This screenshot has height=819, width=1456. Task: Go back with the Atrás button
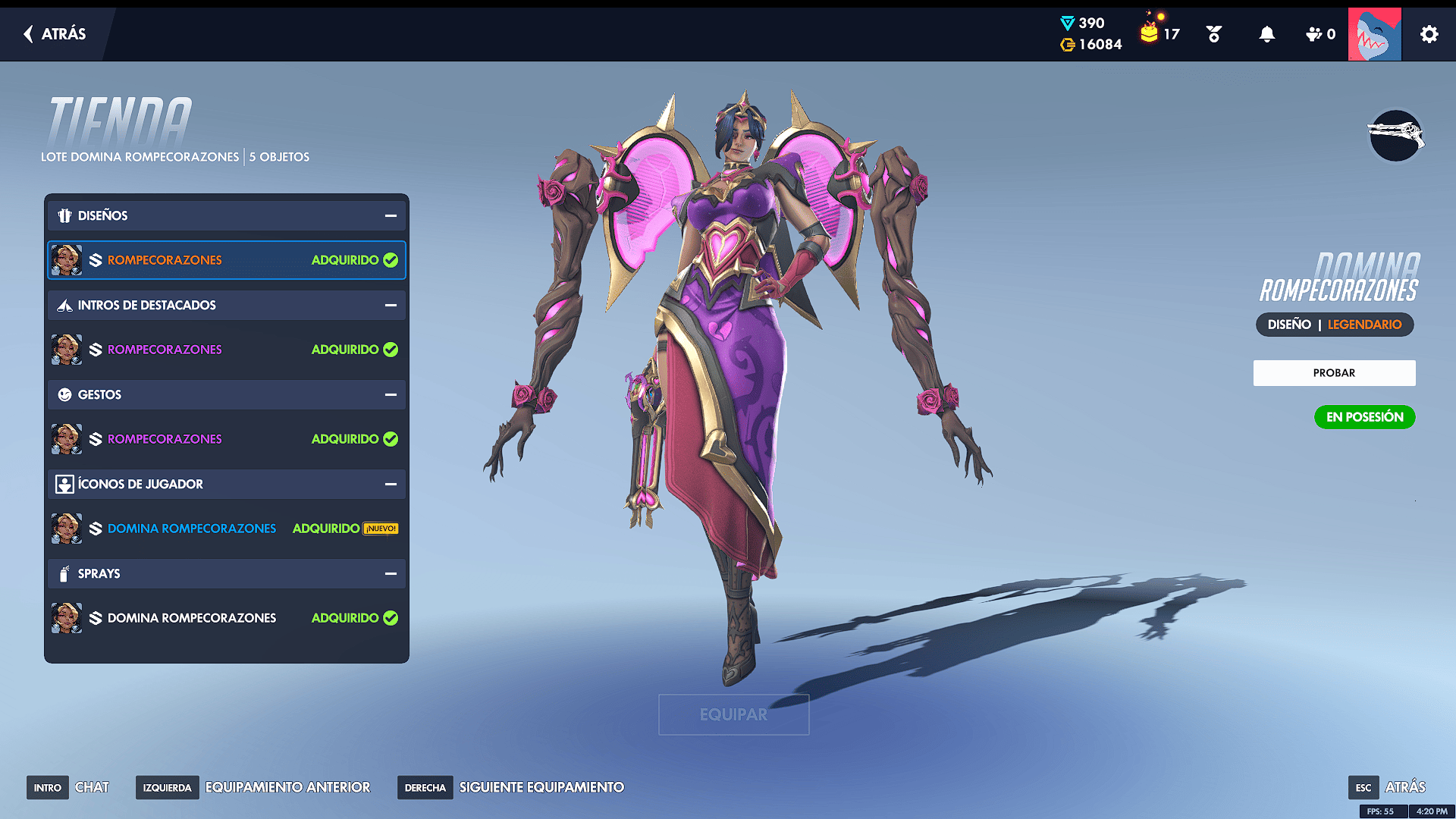(x=55, y=34)
